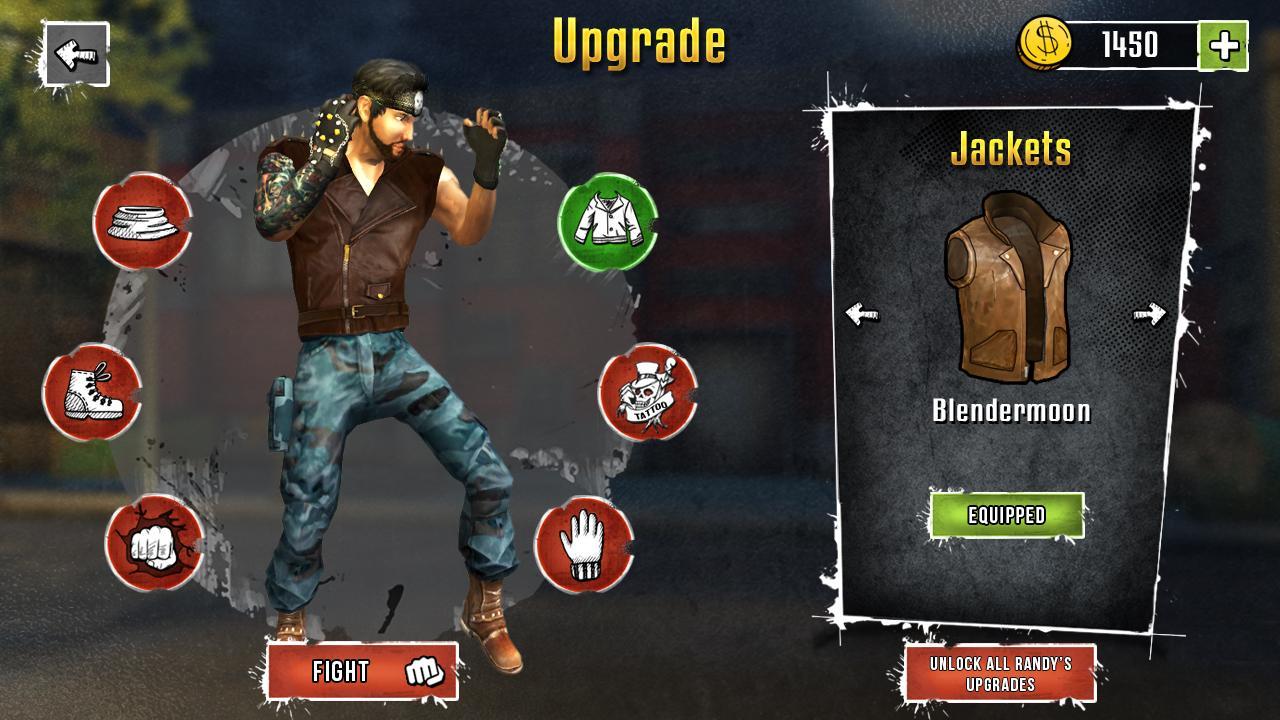The width and height of the screenshot is (1280, 720).
Task: Add coins with the plus button
Action: [x=1227, y=42]
